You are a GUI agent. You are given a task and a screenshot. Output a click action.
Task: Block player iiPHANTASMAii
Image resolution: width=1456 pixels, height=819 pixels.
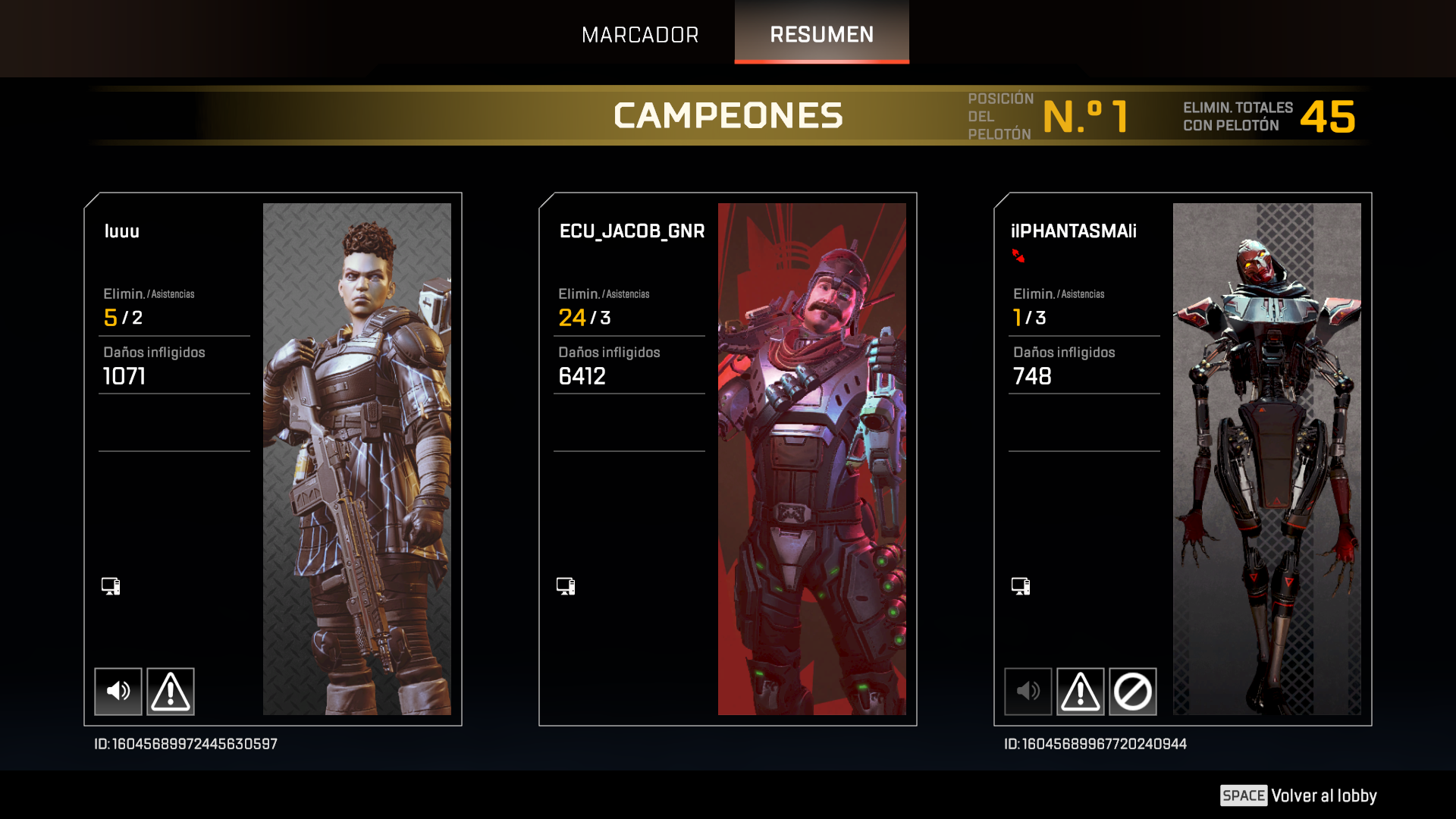click(x=1132, y=691)
